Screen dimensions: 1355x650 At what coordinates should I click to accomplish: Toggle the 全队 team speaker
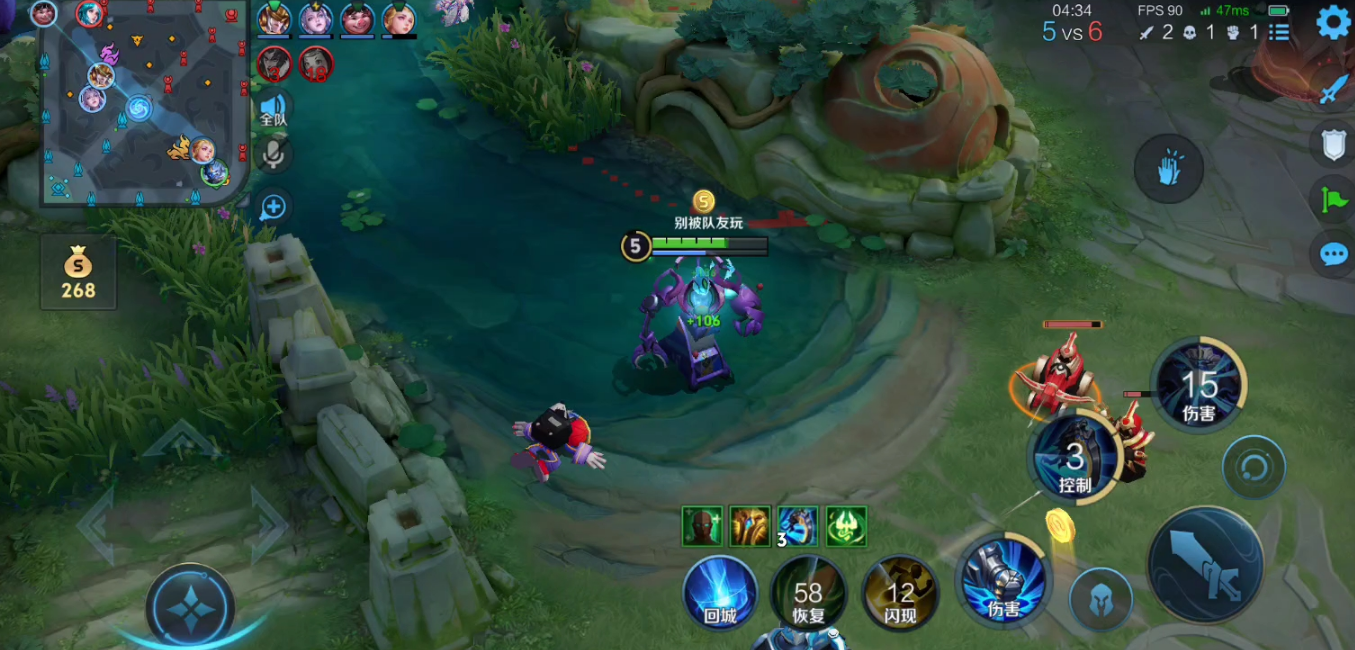pos(273,109)
